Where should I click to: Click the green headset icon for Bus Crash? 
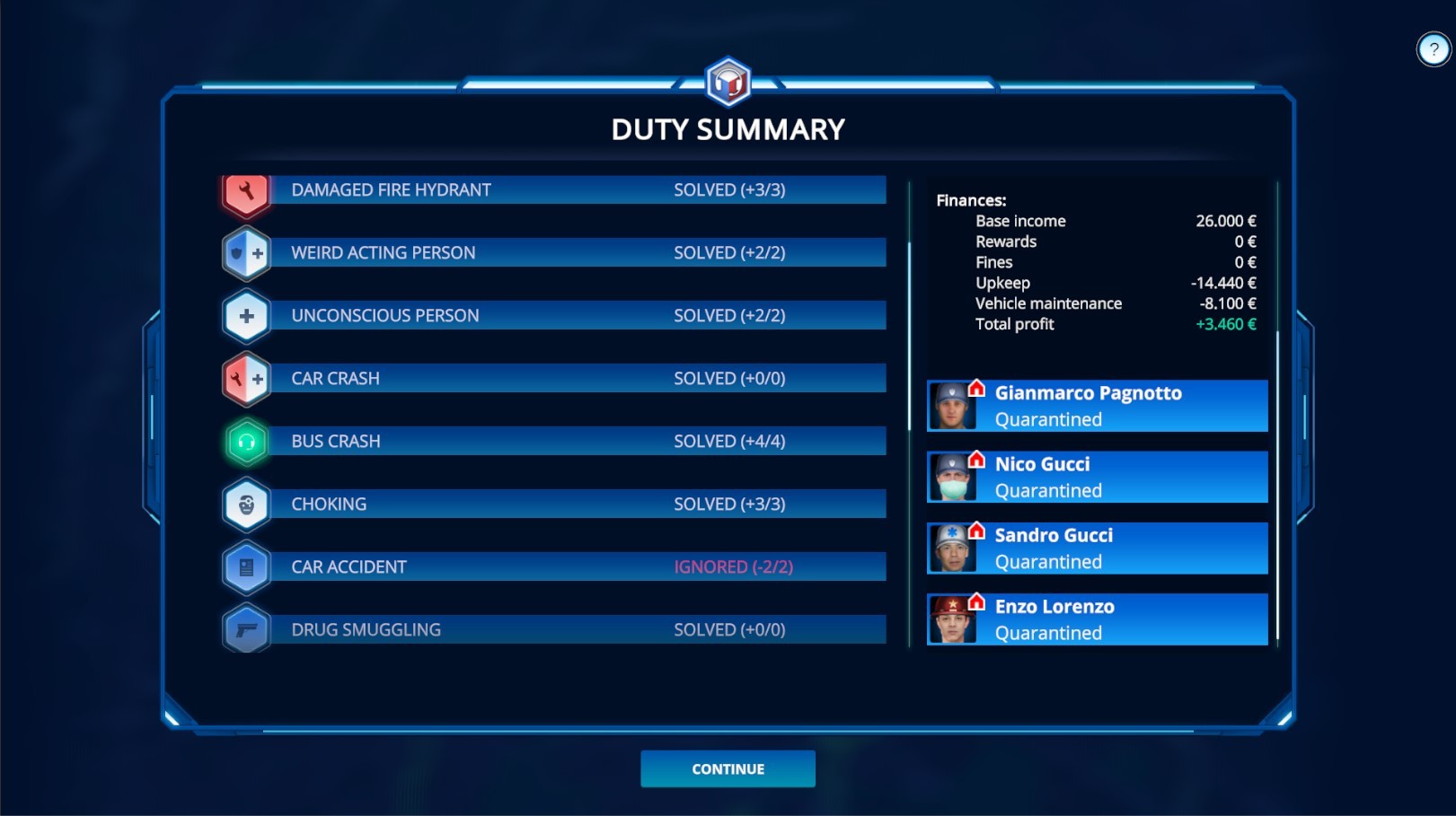tap(245, 441)
